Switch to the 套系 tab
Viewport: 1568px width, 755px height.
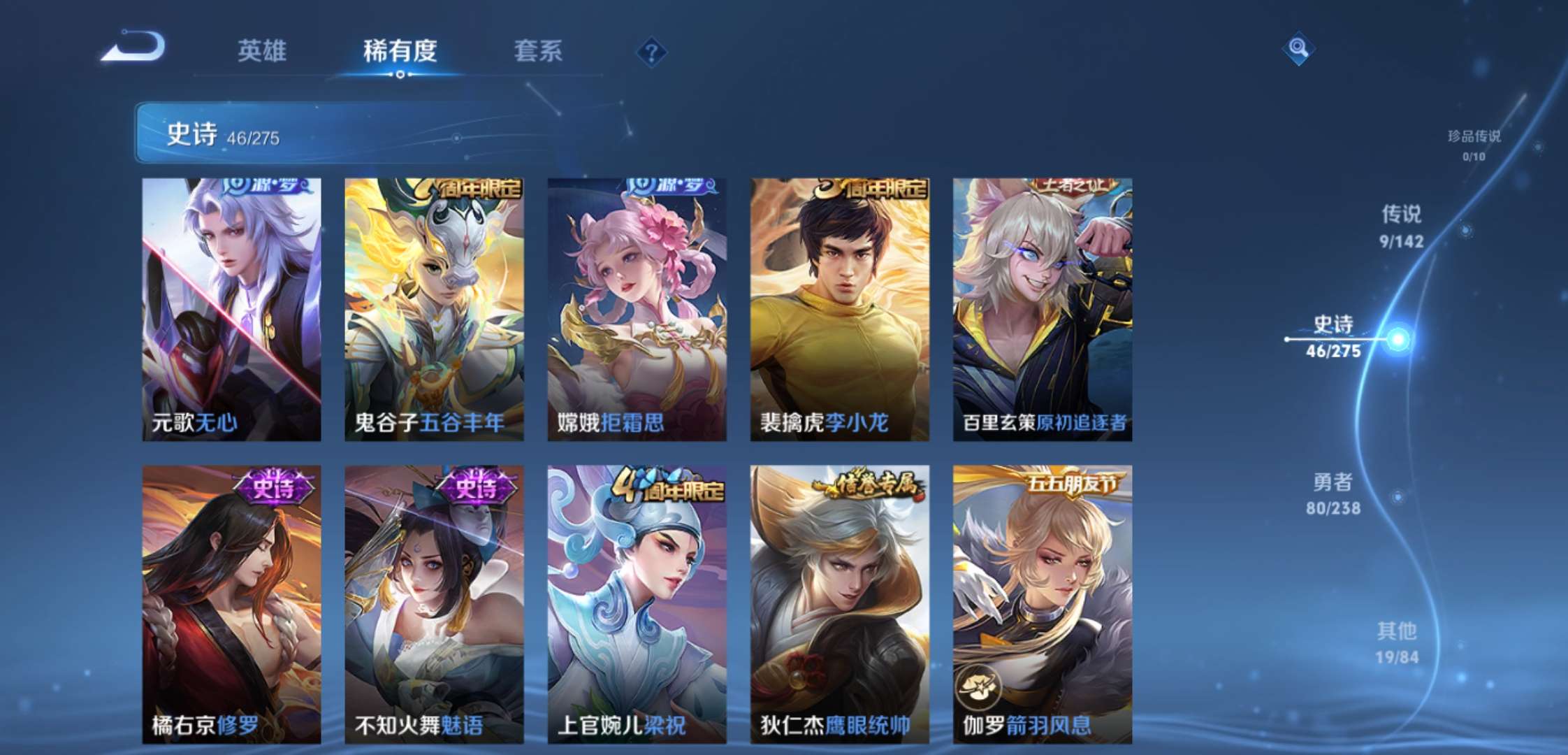pyautogui.click(x=539, y=50)
